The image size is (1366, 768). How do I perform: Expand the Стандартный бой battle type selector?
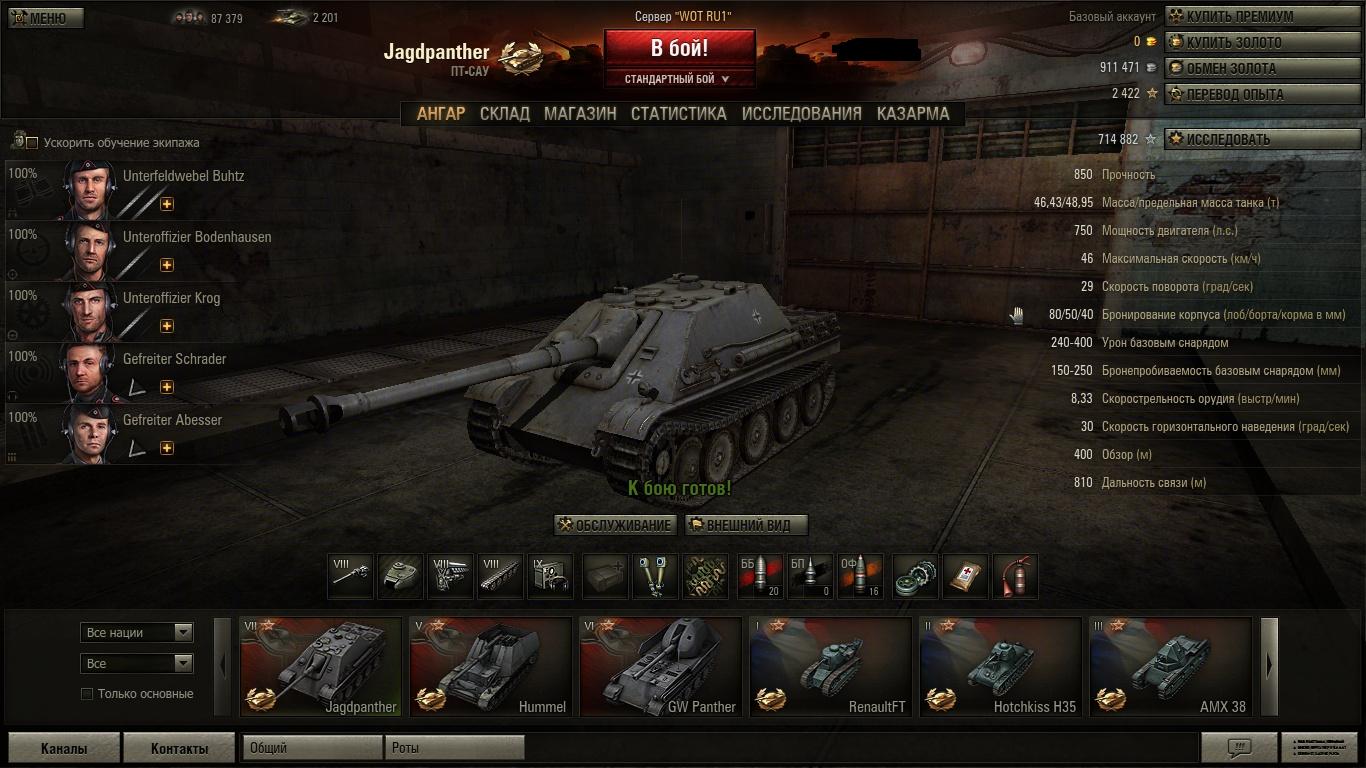coord(678,79)
